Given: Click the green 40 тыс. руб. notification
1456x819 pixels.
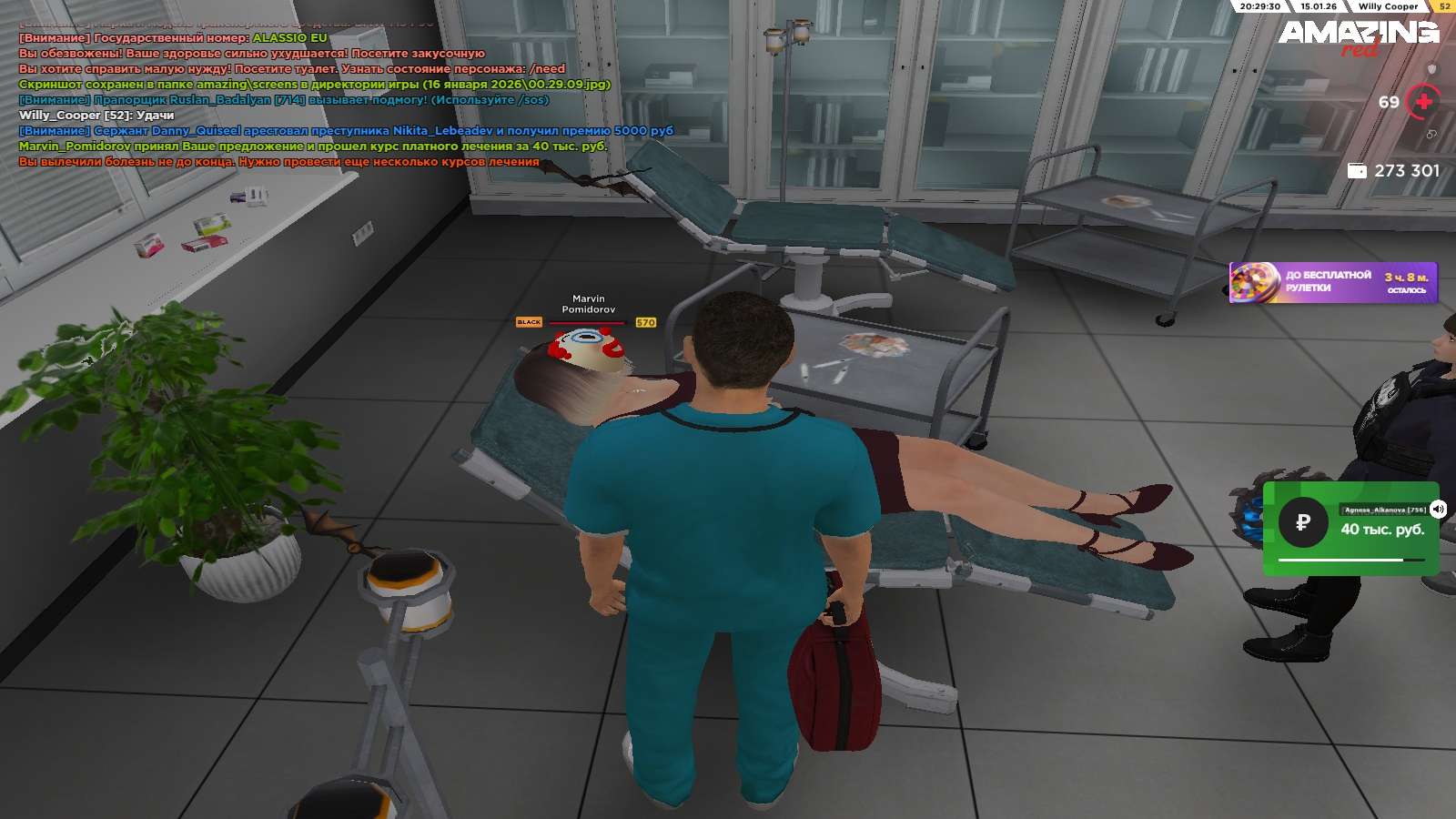Looking at the screenshot, I should pos(1350,529).
